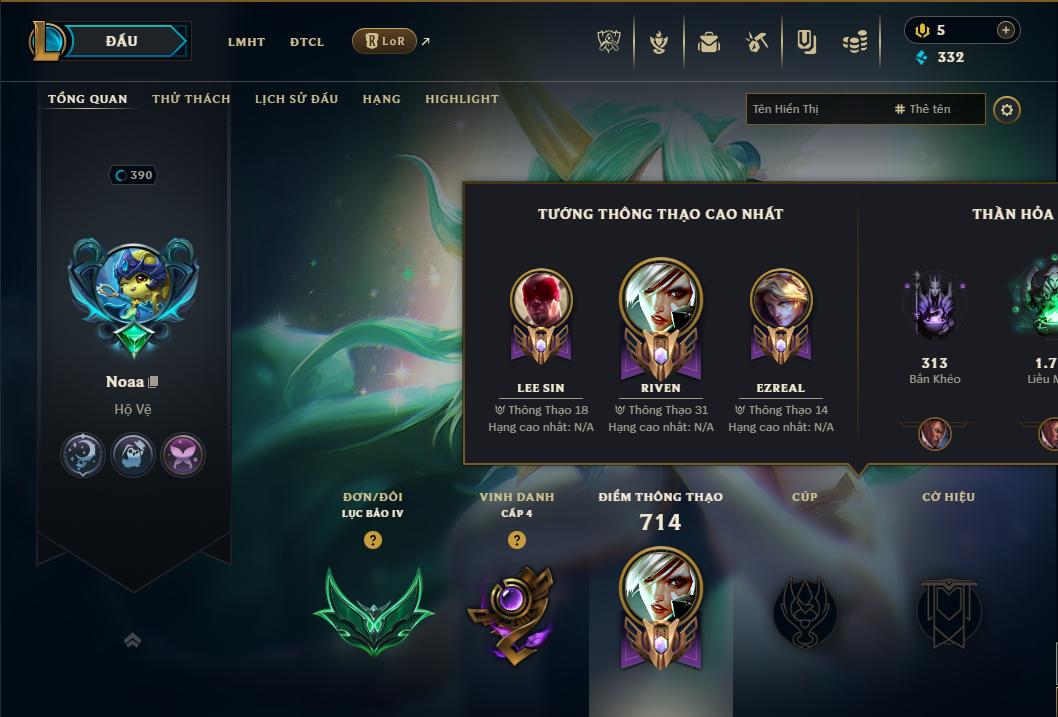
Task: Switch to the THỬ THÁCH tab
Action: click(191, 99)
